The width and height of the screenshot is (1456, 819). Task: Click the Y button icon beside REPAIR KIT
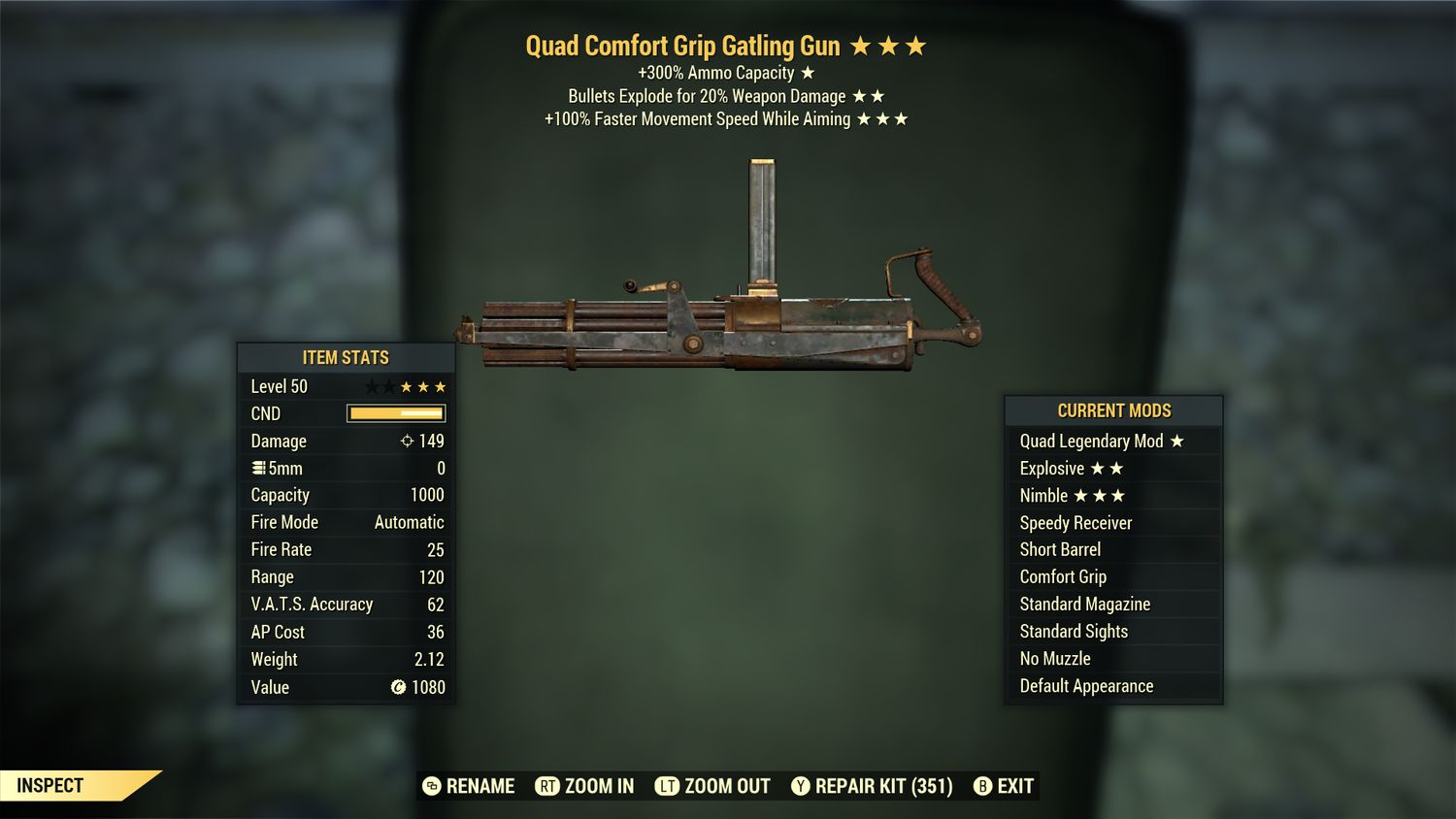coord(801,786)
